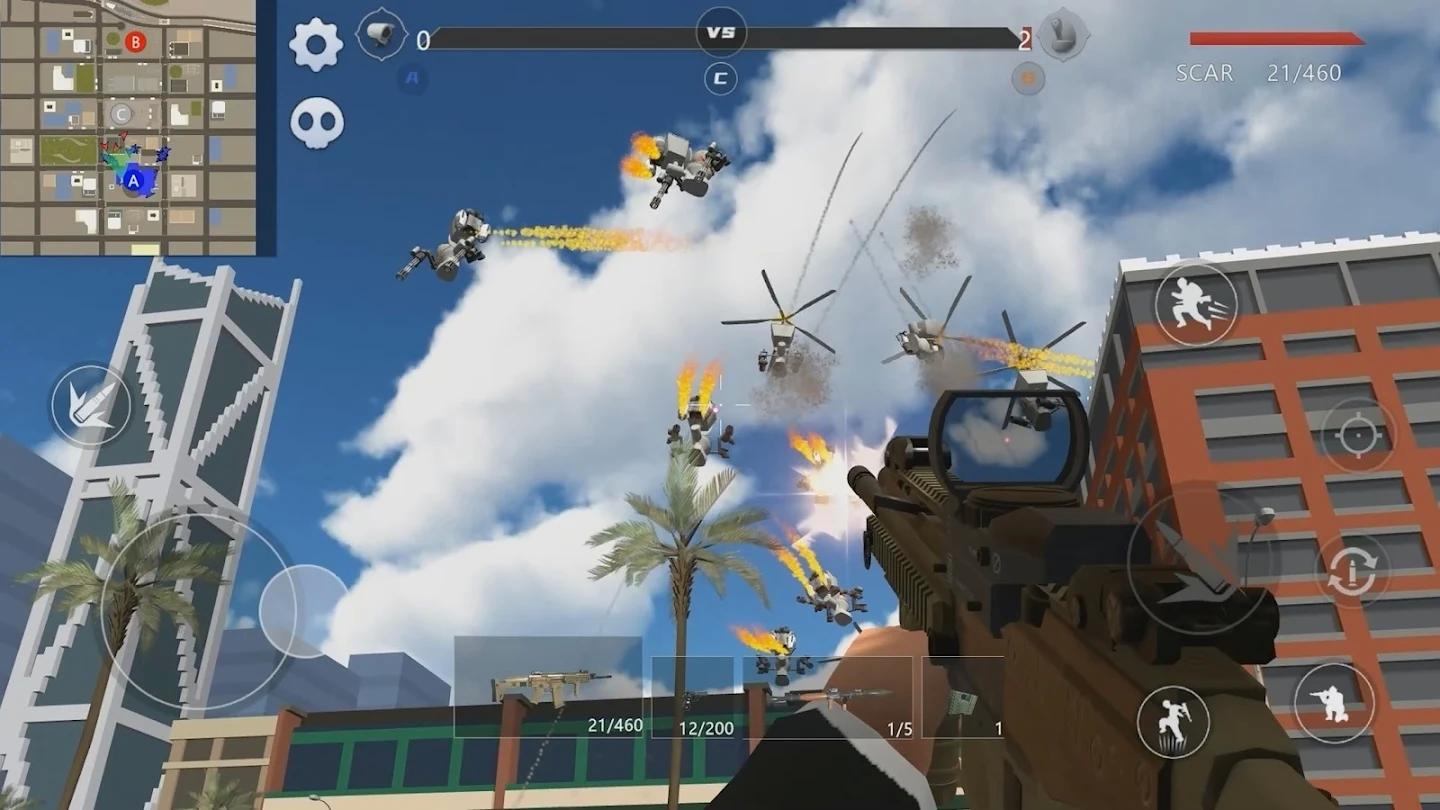Tap the skull icon button

click(317, 123)
